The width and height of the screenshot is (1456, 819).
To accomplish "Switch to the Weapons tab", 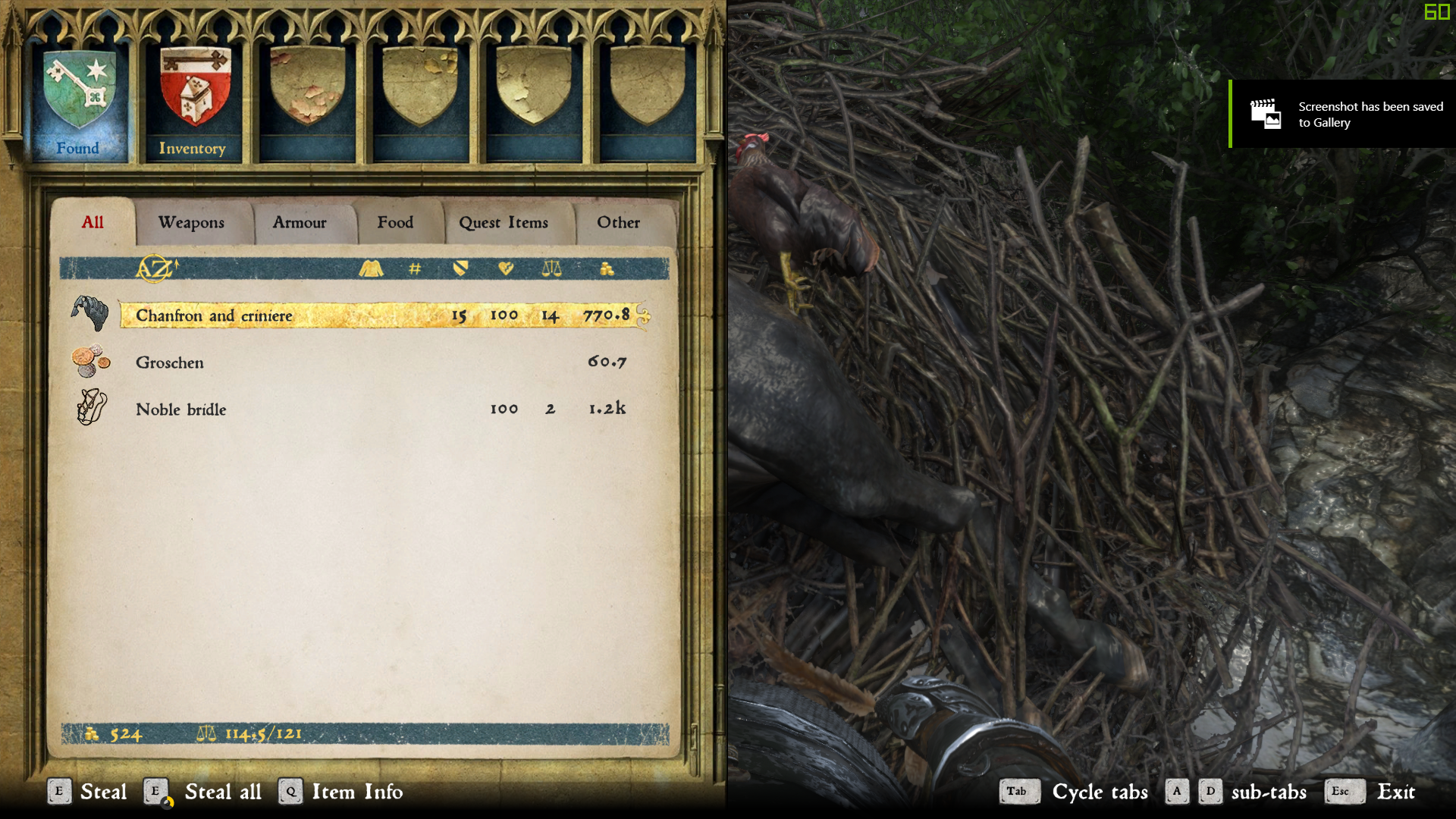I will pyautogui.click(x=190, y=223).
